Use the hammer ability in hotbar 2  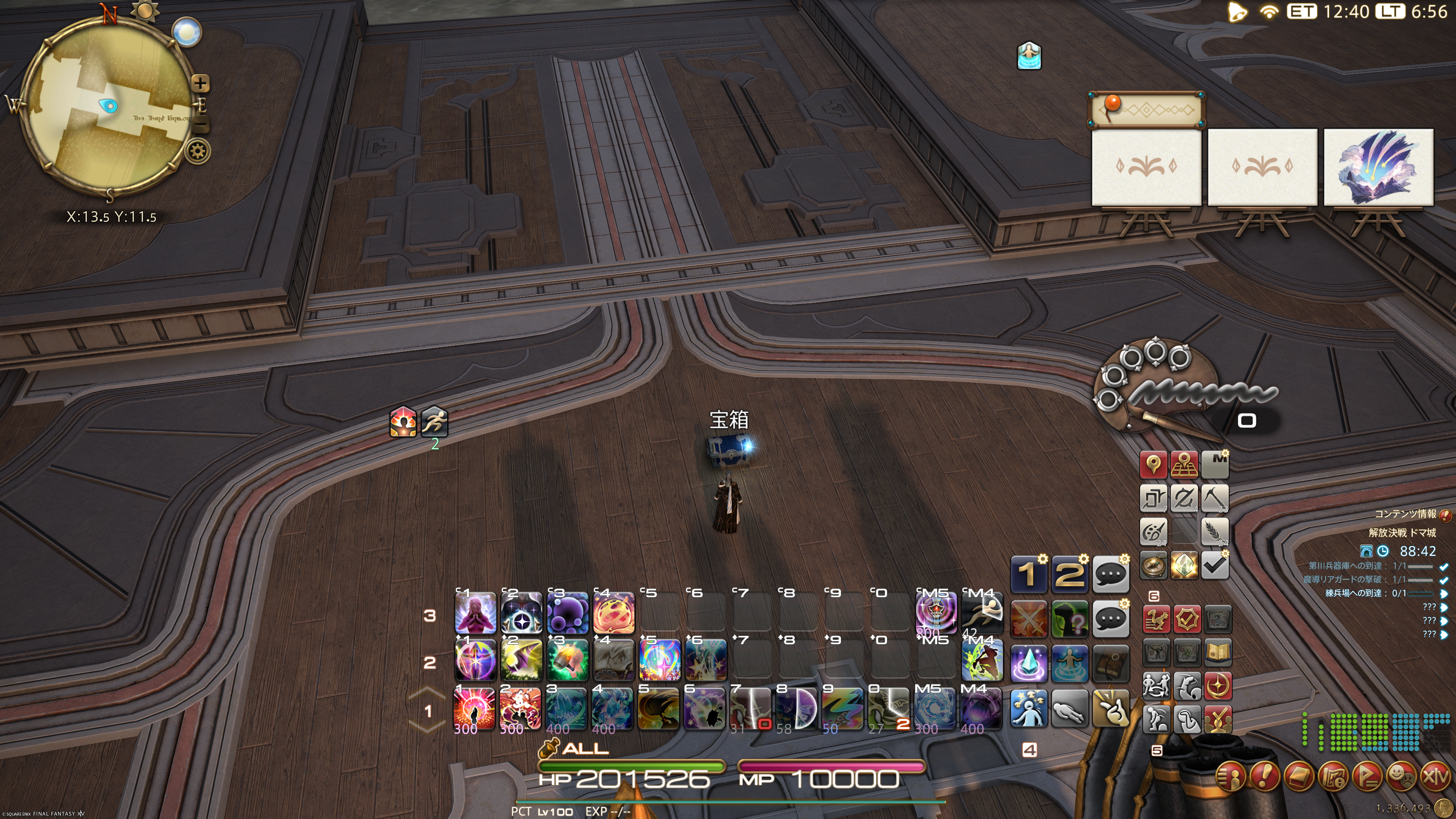[567, 660]
